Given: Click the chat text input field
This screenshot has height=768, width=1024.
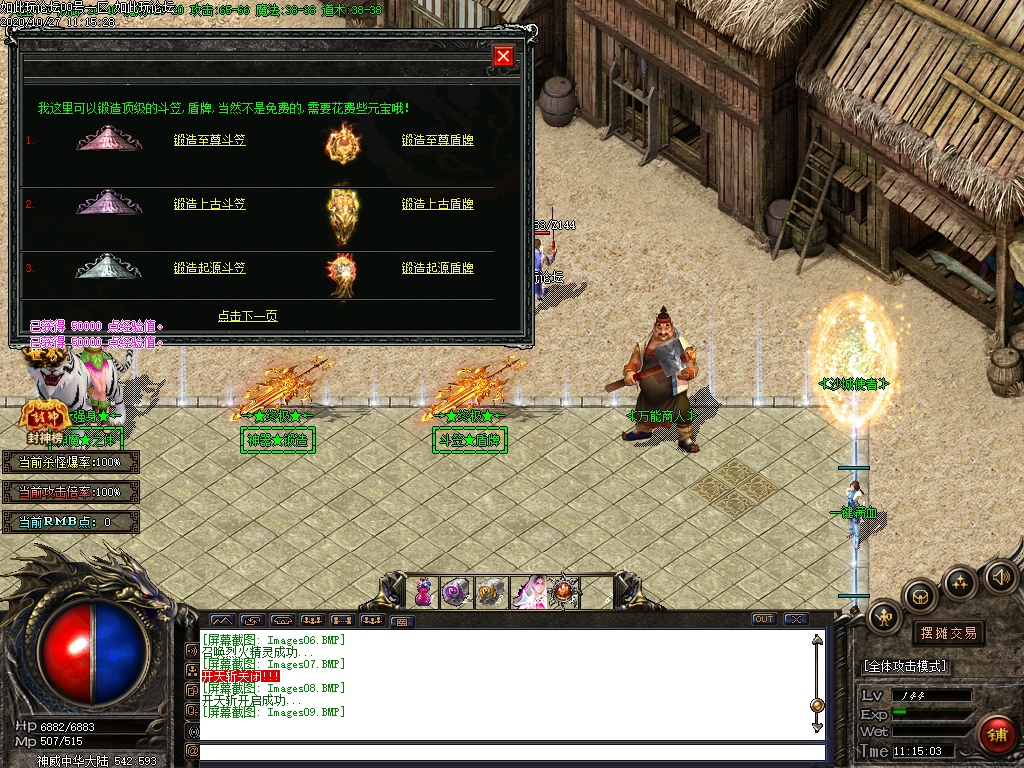Looking at the screenshot, I should tap(512, 751).
